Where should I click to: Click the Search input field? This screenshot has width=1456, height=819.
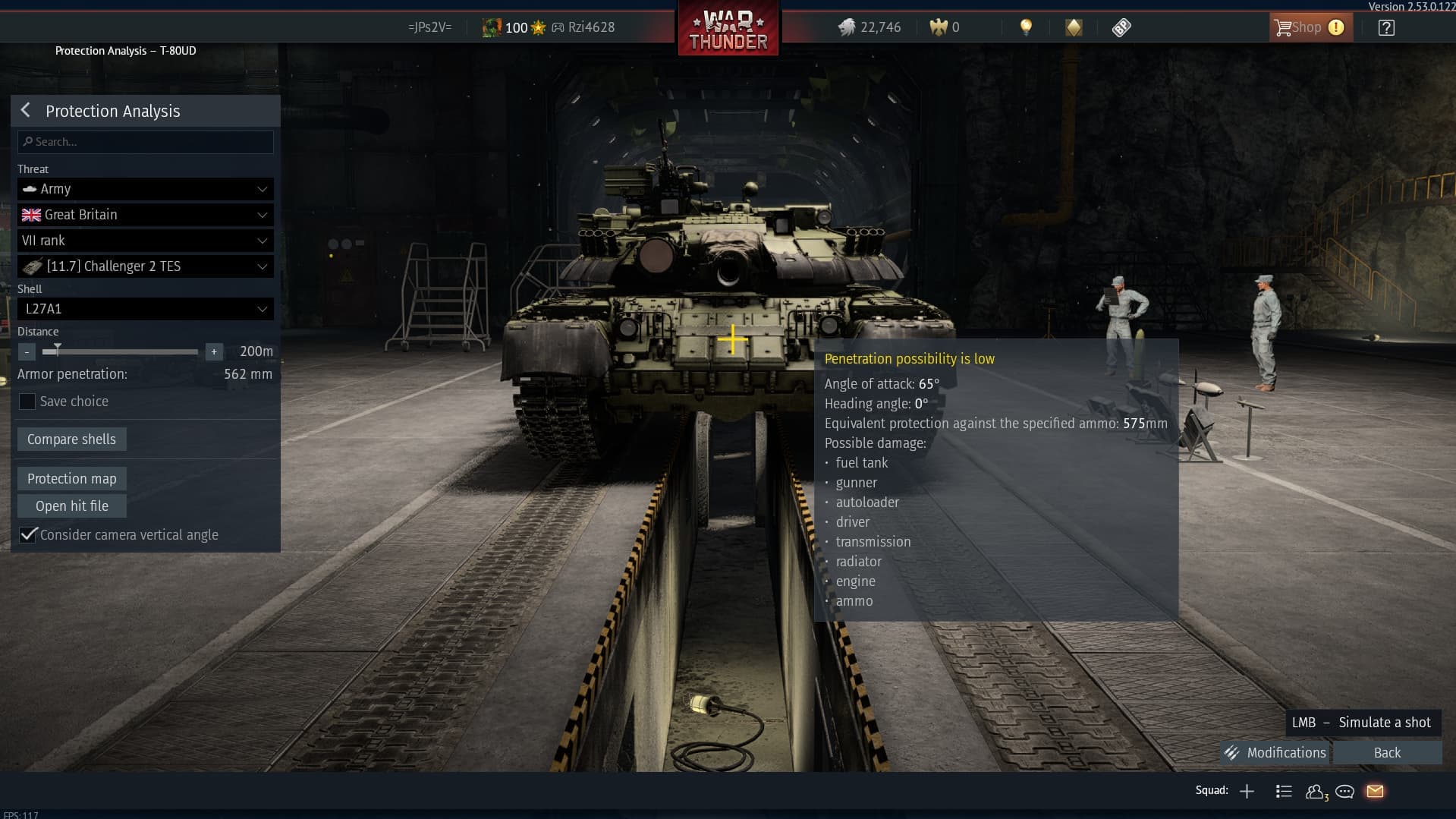click(146, 142)
